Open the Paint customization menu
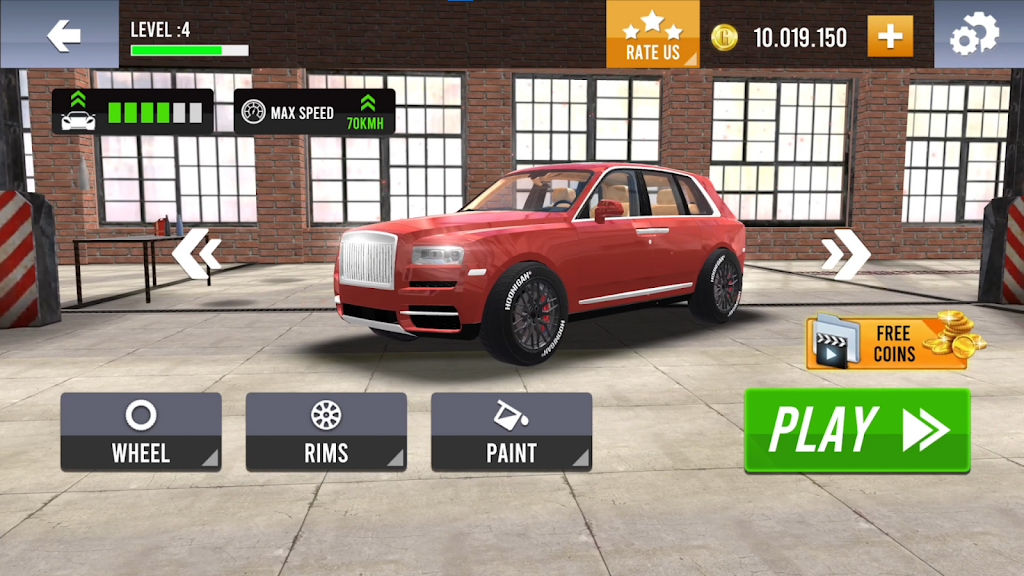 coord(511,431)
